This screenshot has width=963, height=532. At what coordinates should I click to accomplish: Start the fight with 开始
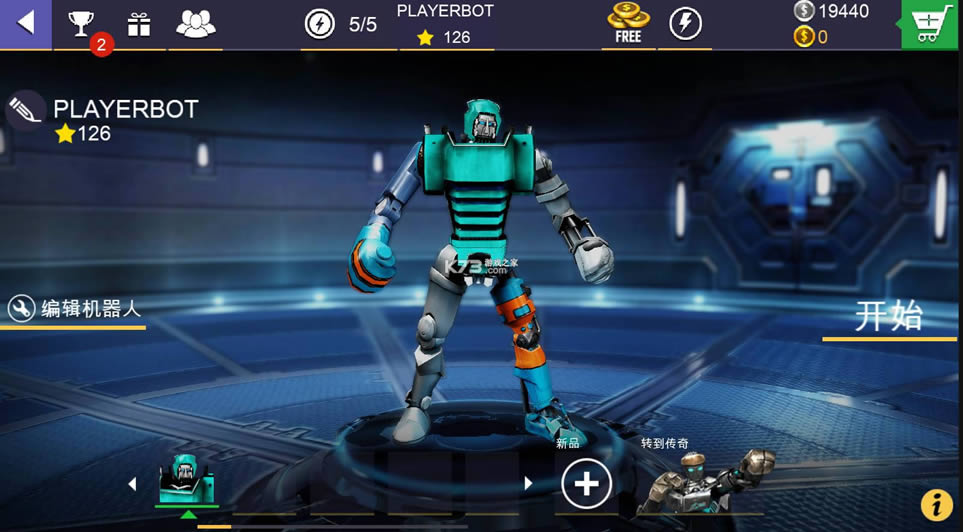tap(888, 316)
